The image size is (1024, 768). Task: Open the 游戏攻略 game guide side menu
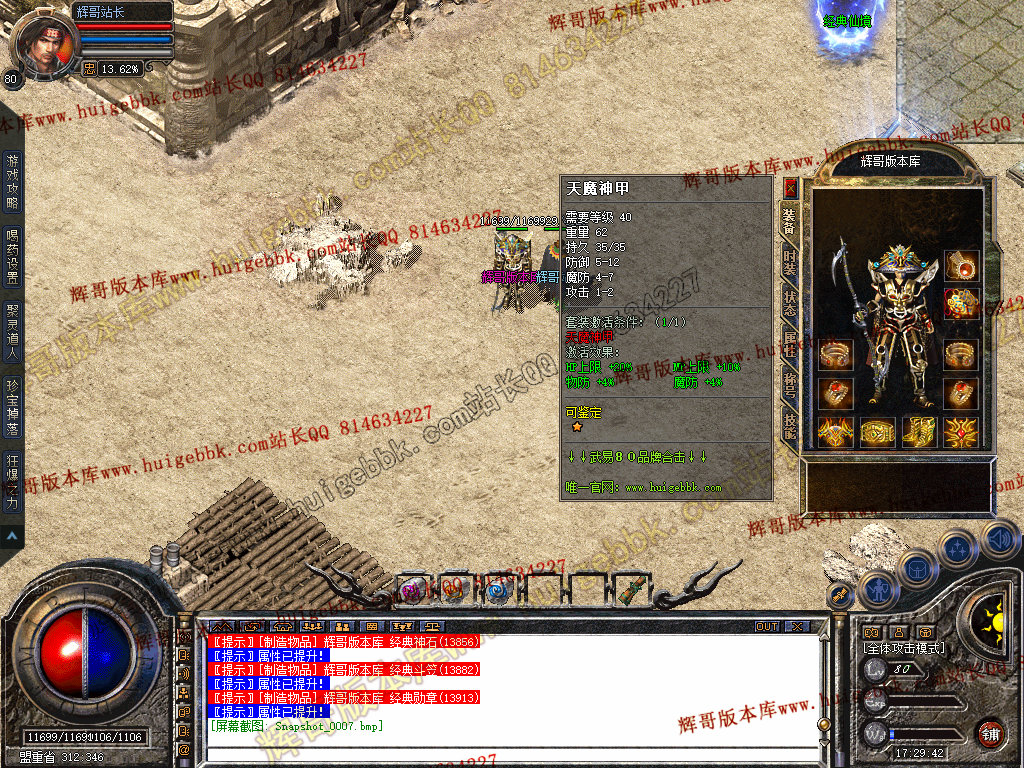click(12, 180)
